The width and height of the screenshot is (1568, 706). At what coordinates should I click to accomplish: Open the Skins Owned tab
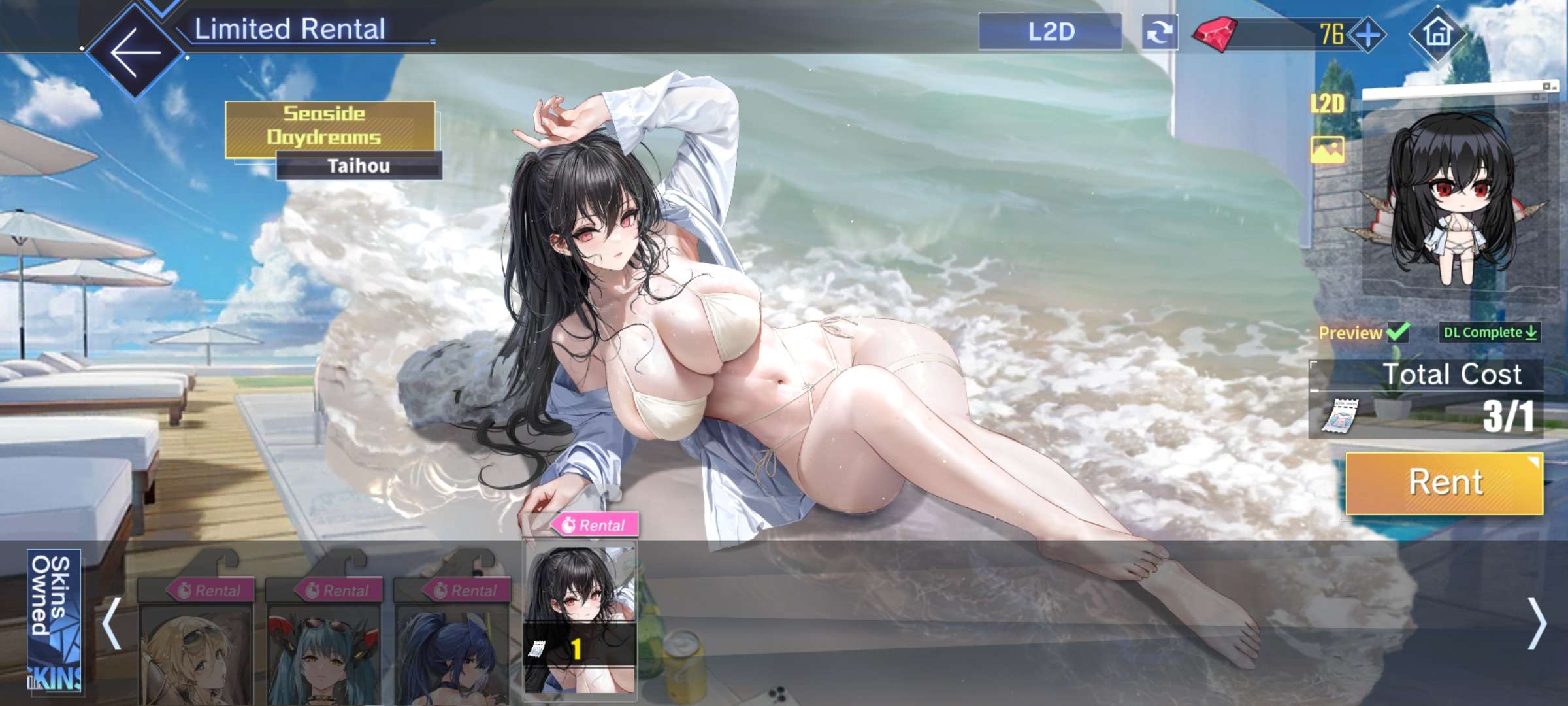pyautogui.click(x=54, y=620)
